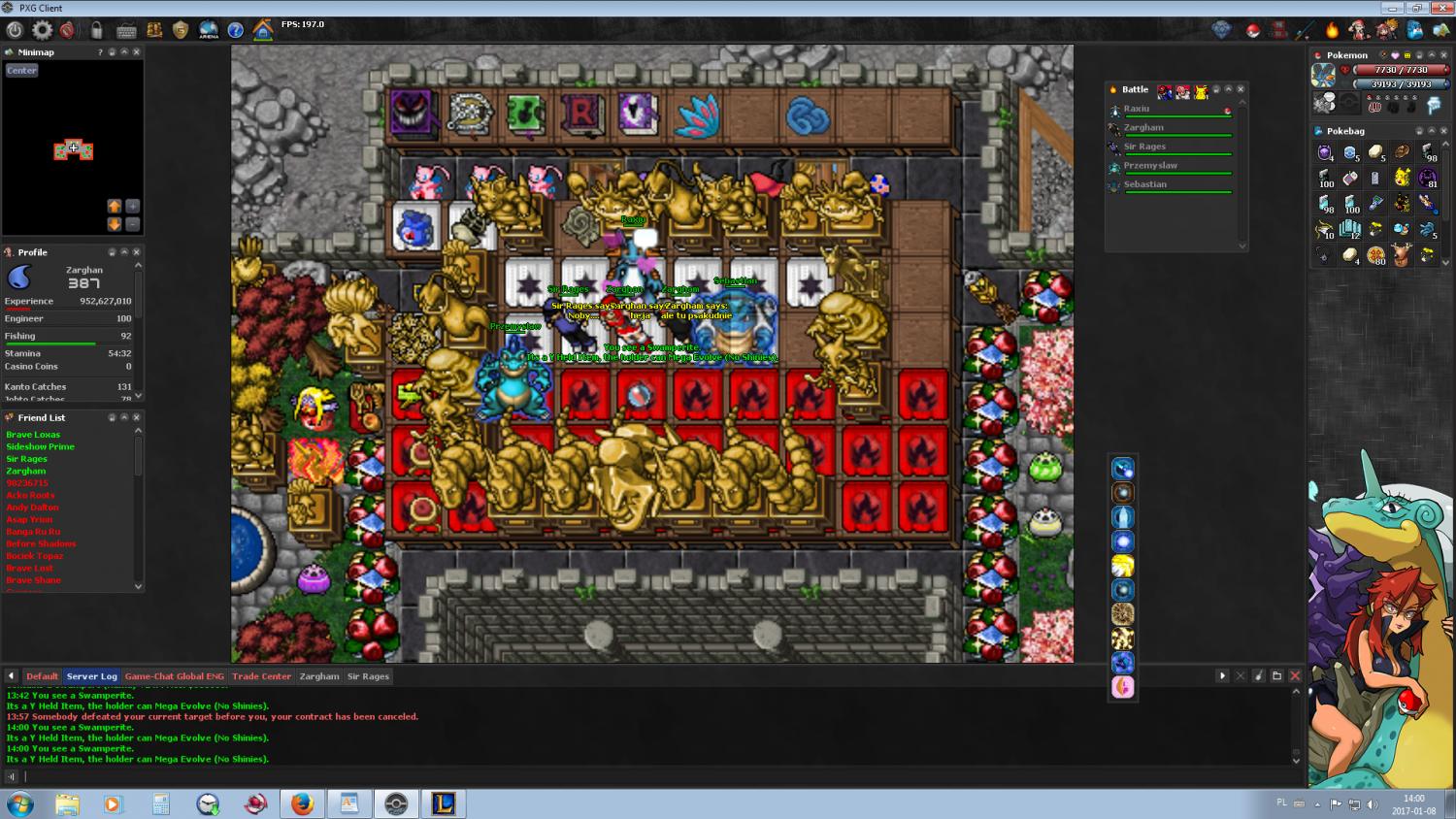Open Firefox from the Windows taskbar

(x=302, y=803)
